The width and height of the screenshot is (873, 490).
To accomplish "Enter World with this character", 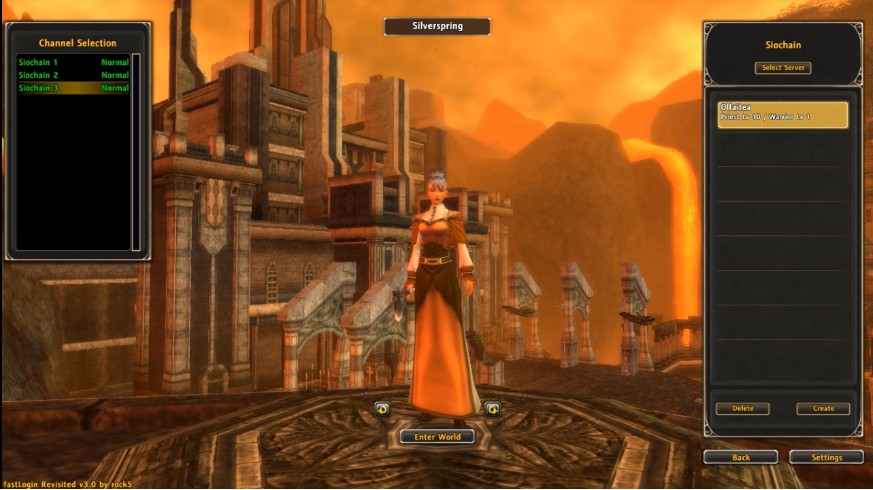I will (x=436, y=437).
